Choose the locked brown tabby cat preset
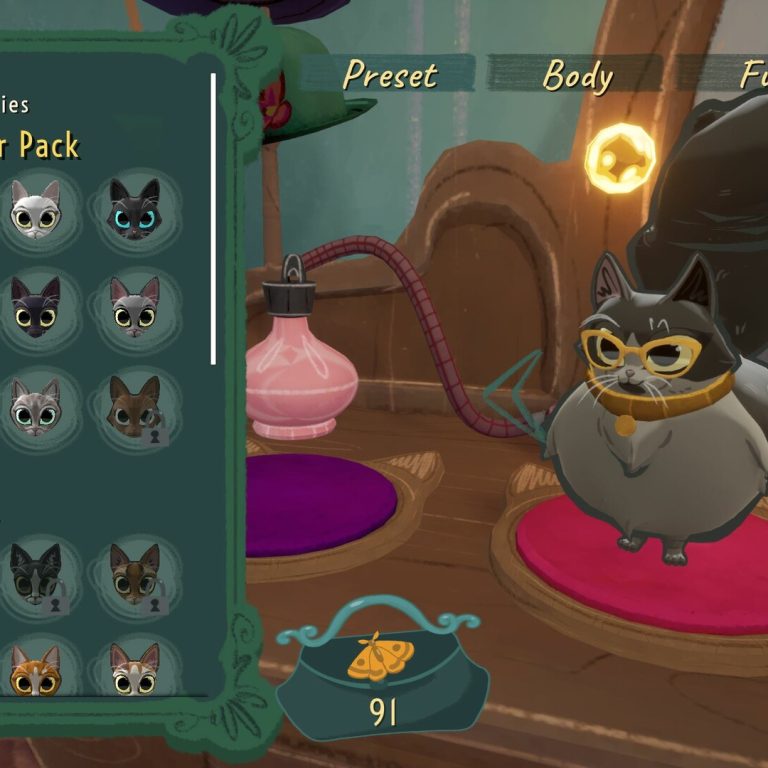The height and width of the screenshot is (768, 768). (134, 575)
